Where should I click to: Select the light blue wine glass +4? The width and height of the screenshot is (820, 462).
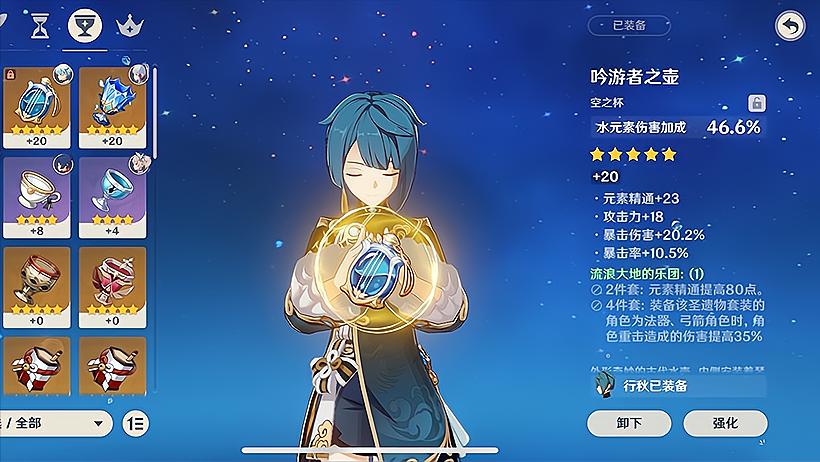point(113,197)
